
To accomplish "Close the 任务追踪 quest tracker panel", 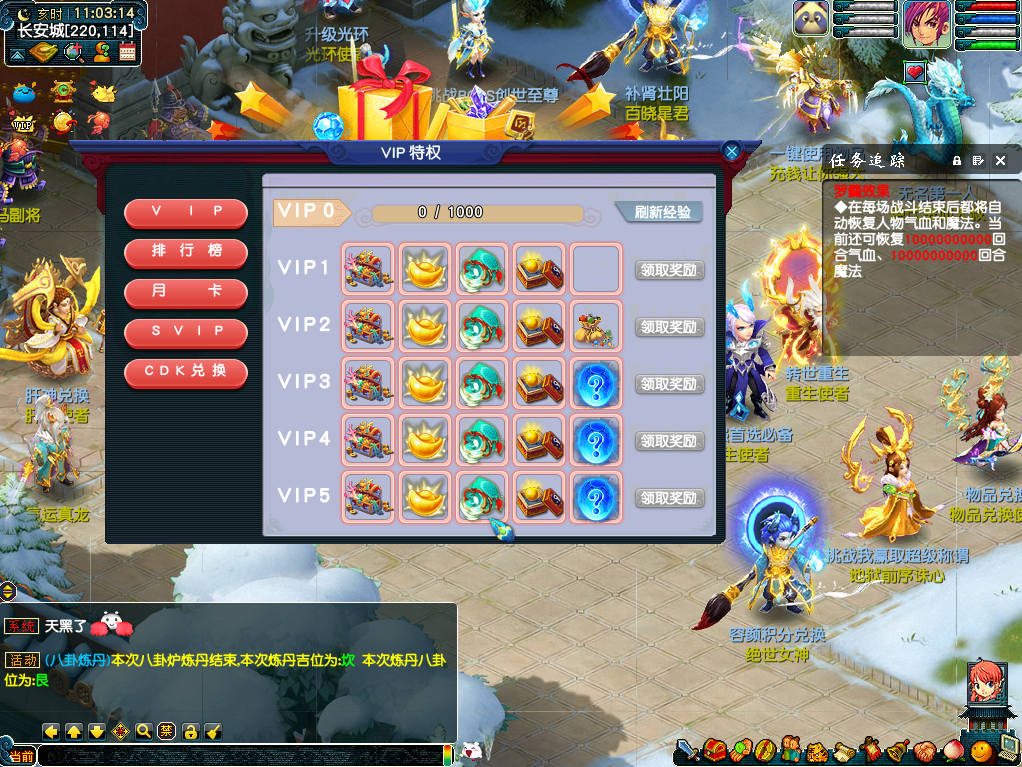I will coord(1000,160).
